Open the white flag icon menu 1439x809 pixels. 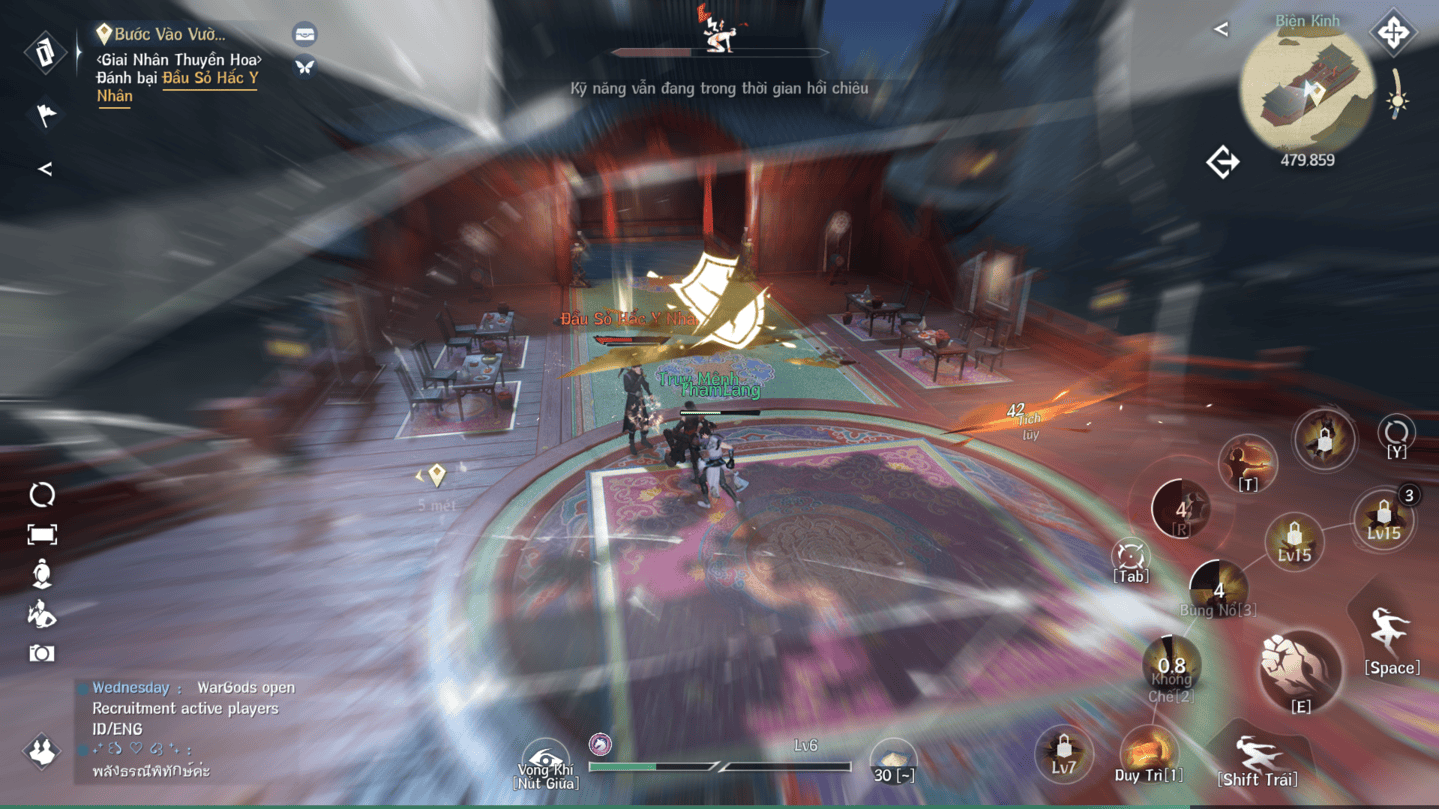tap(46, 114)
